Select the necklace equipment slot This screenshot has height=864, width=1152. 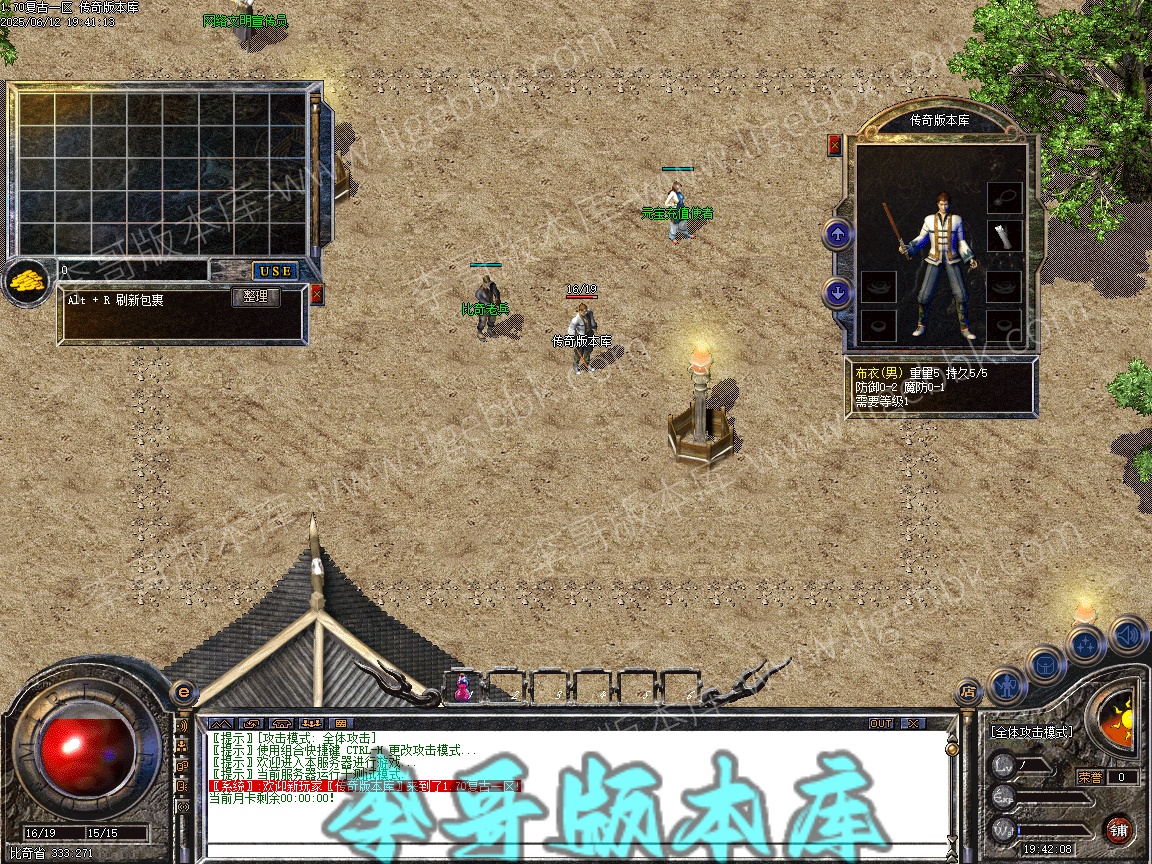click(1005, 196)
